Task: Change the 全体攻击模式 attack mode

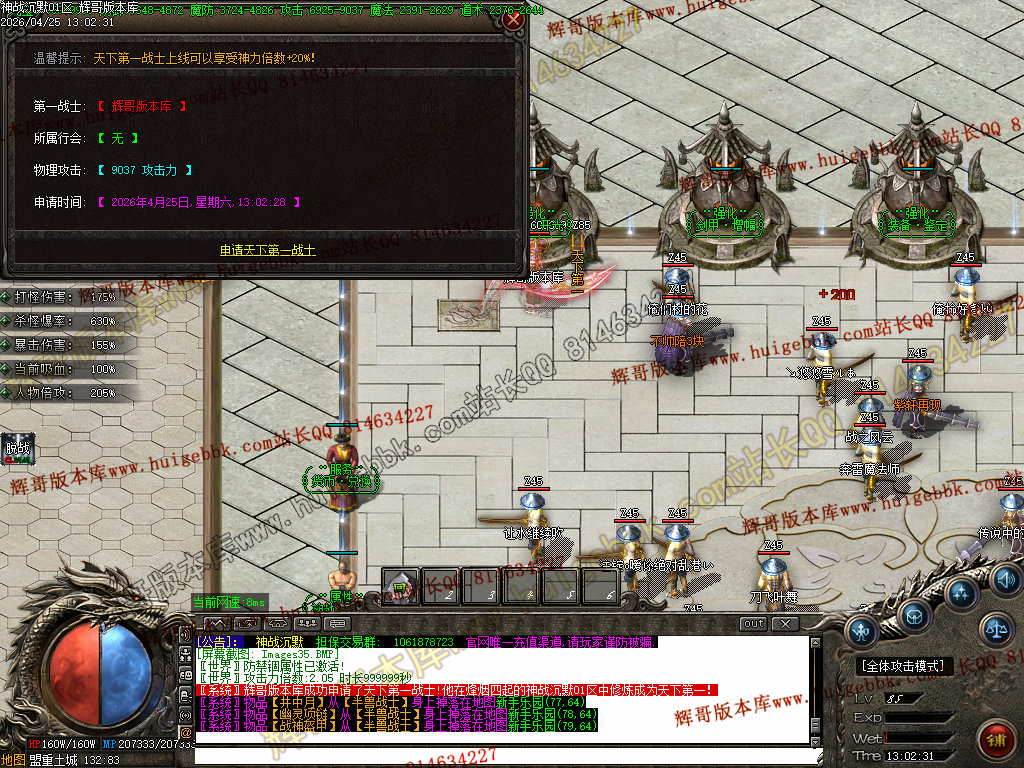Action: 904,666
